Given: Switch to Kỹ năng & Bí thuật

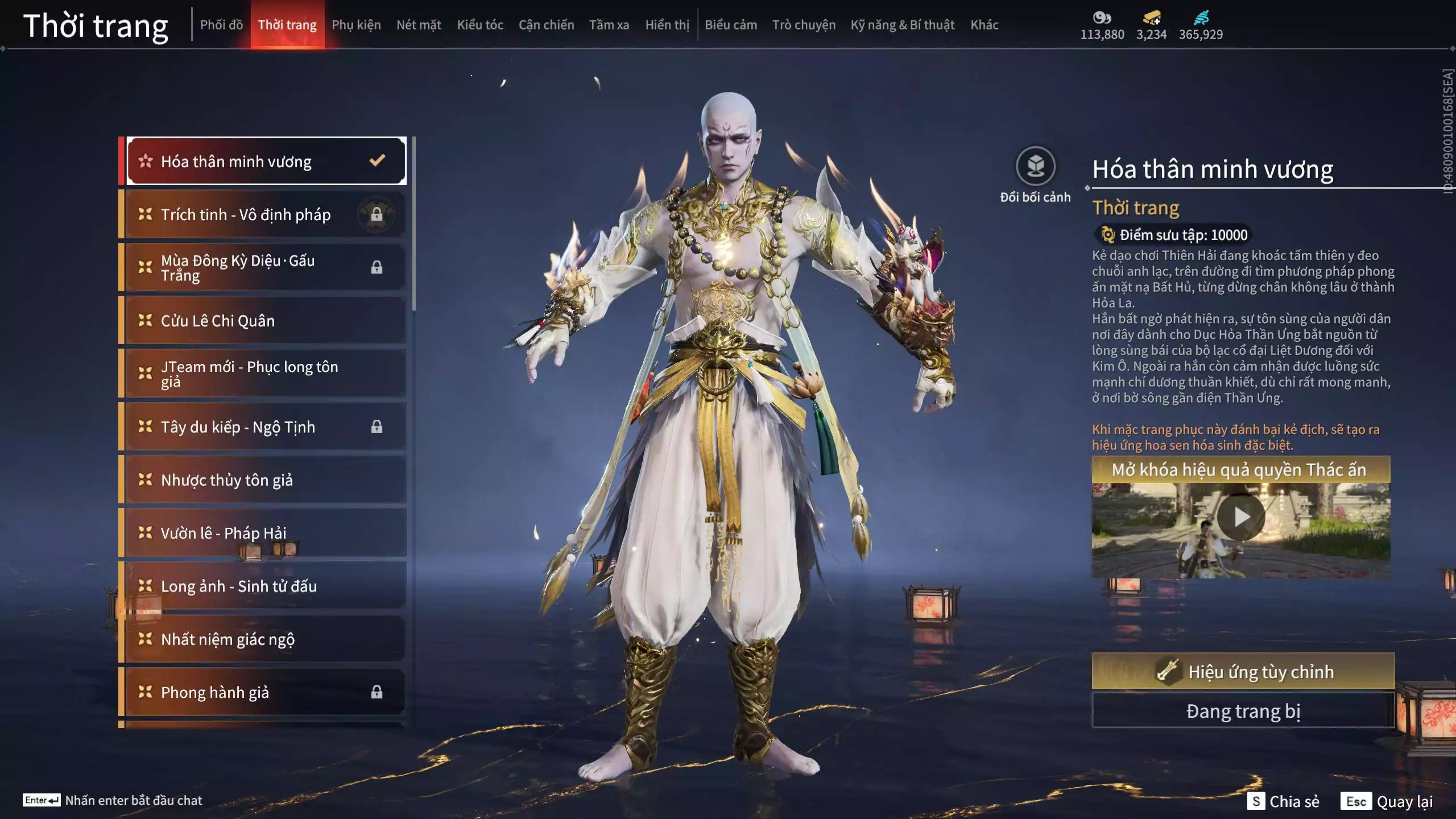Looking at the screenshot, I should click(903, 24).
